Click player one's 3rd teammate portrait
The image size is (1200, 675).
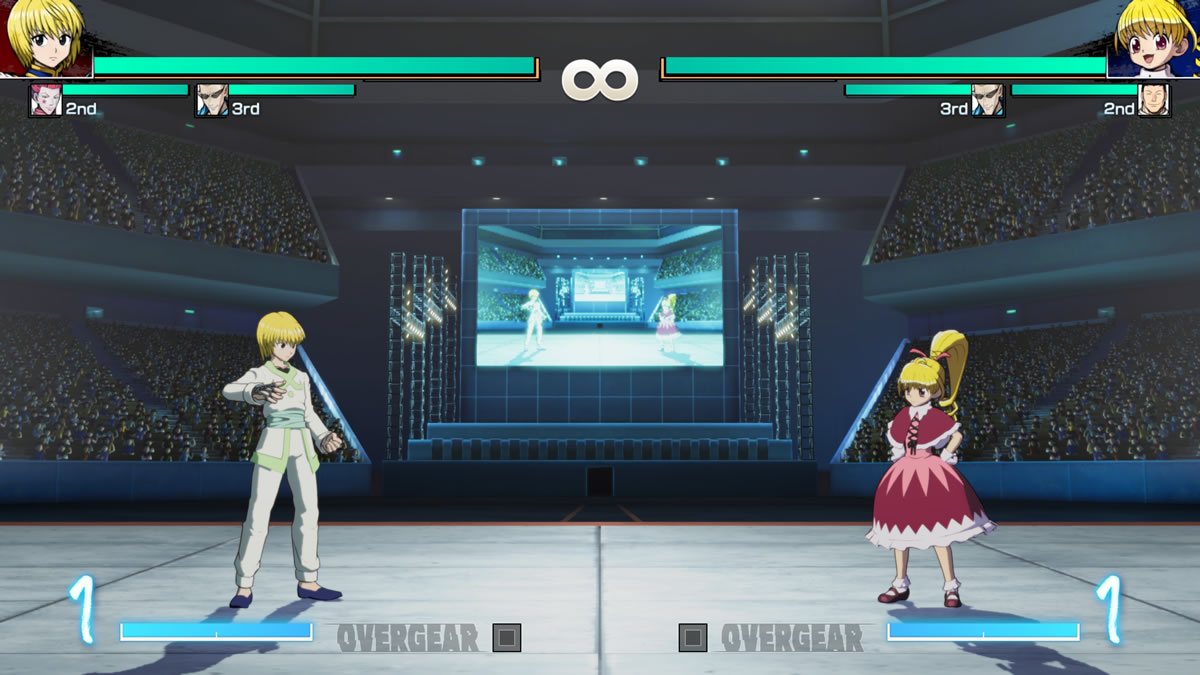point(212,101)
